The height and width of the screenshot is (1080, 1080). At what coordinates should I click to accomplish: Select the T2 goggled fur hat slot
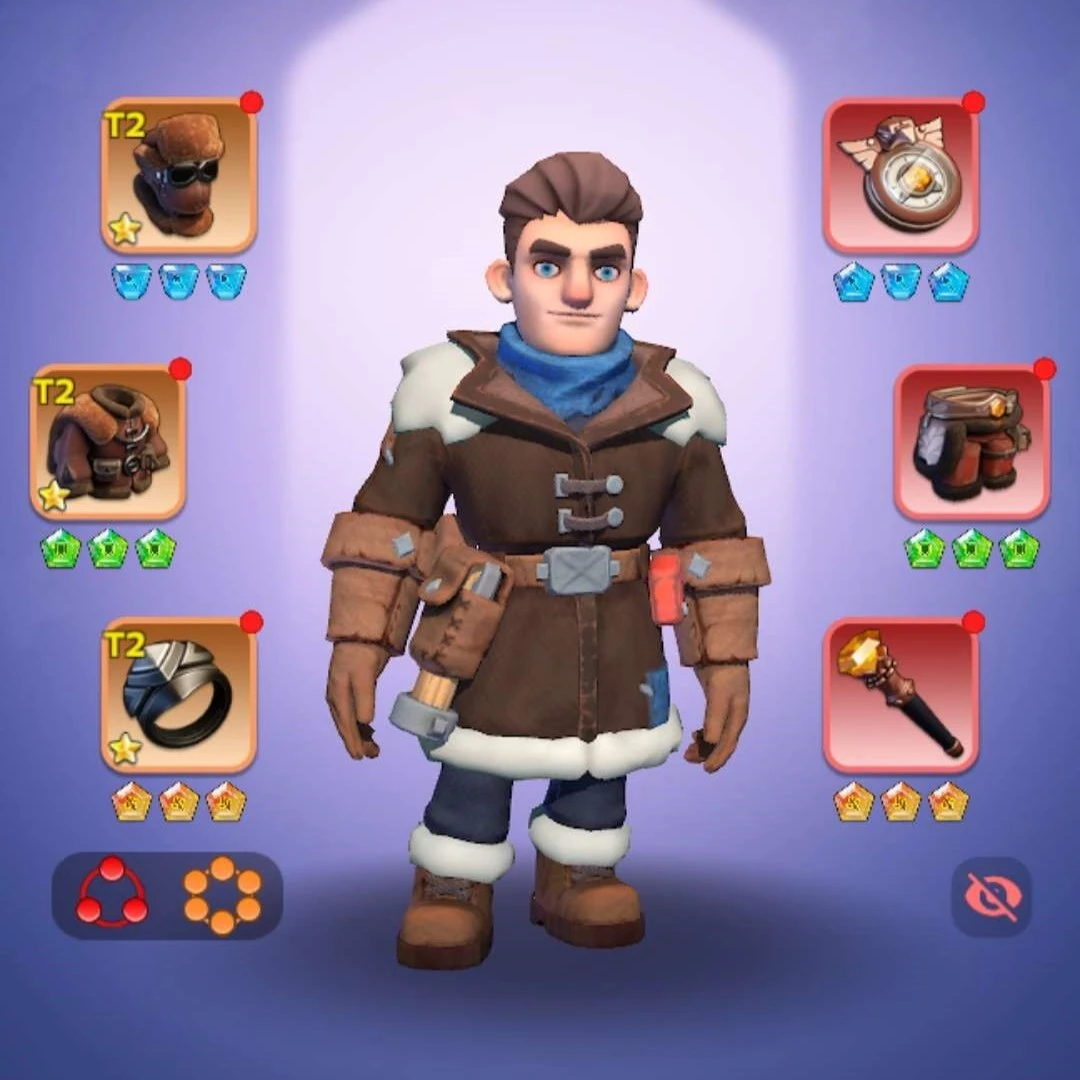[179, 175]
